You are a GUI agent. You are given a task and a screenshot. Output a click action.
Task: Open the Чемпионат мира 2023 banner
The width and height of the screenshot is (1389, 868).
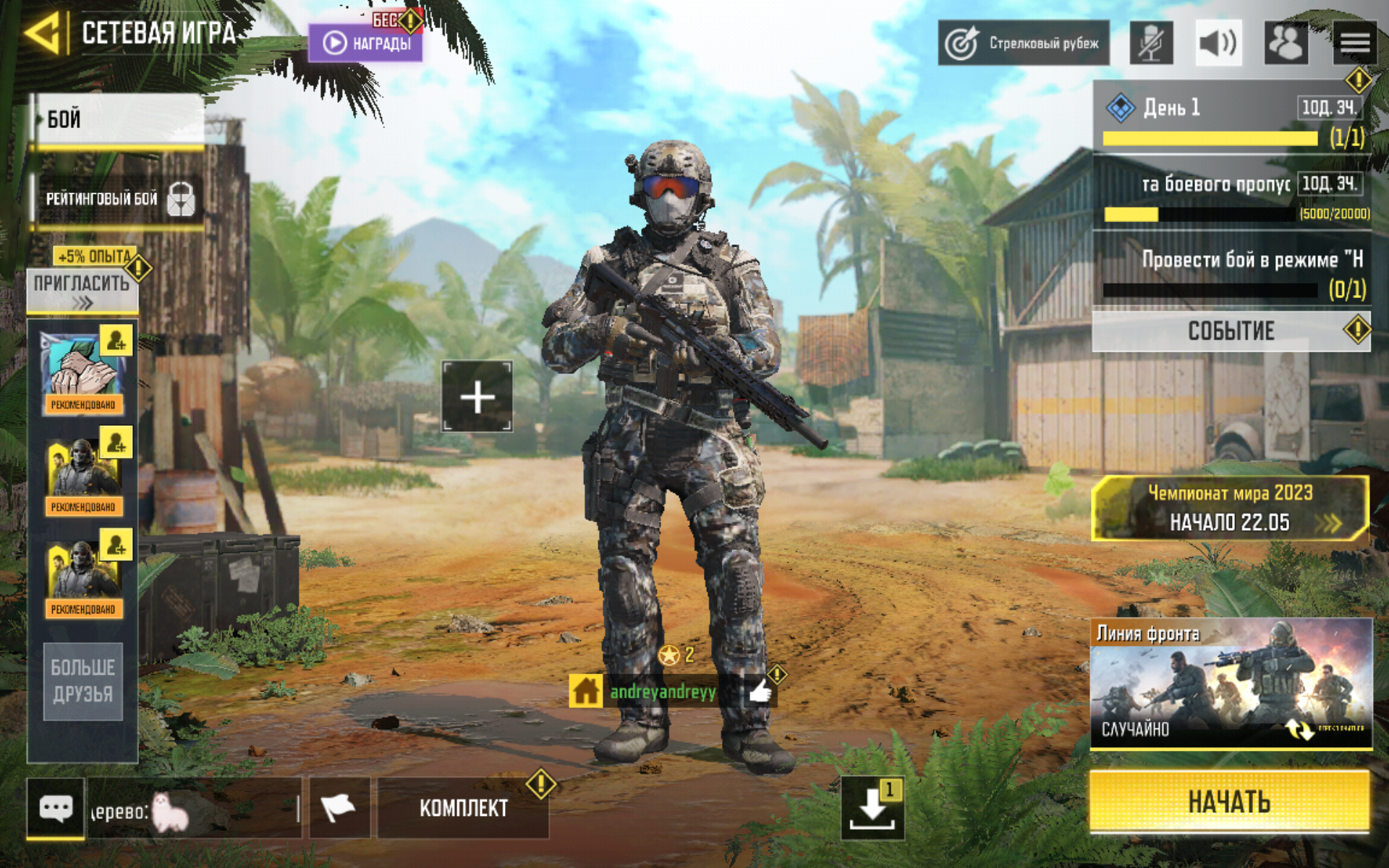tap(1229, 508)
